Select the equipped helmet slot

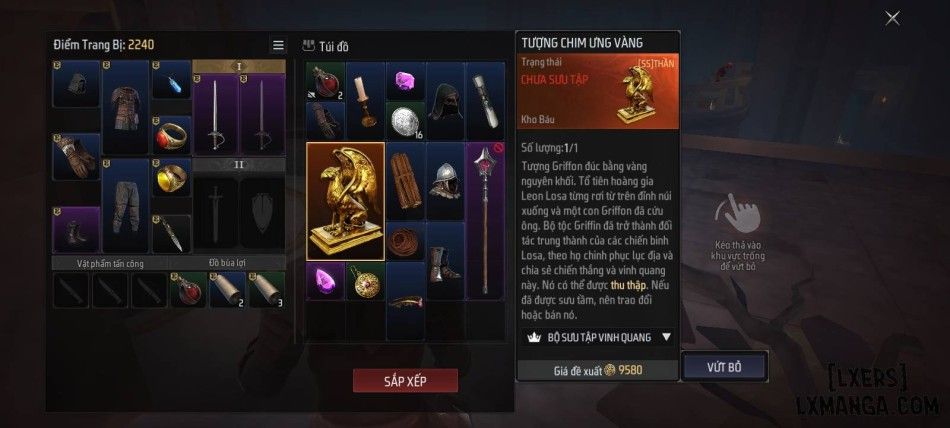(x=76, y=83)
